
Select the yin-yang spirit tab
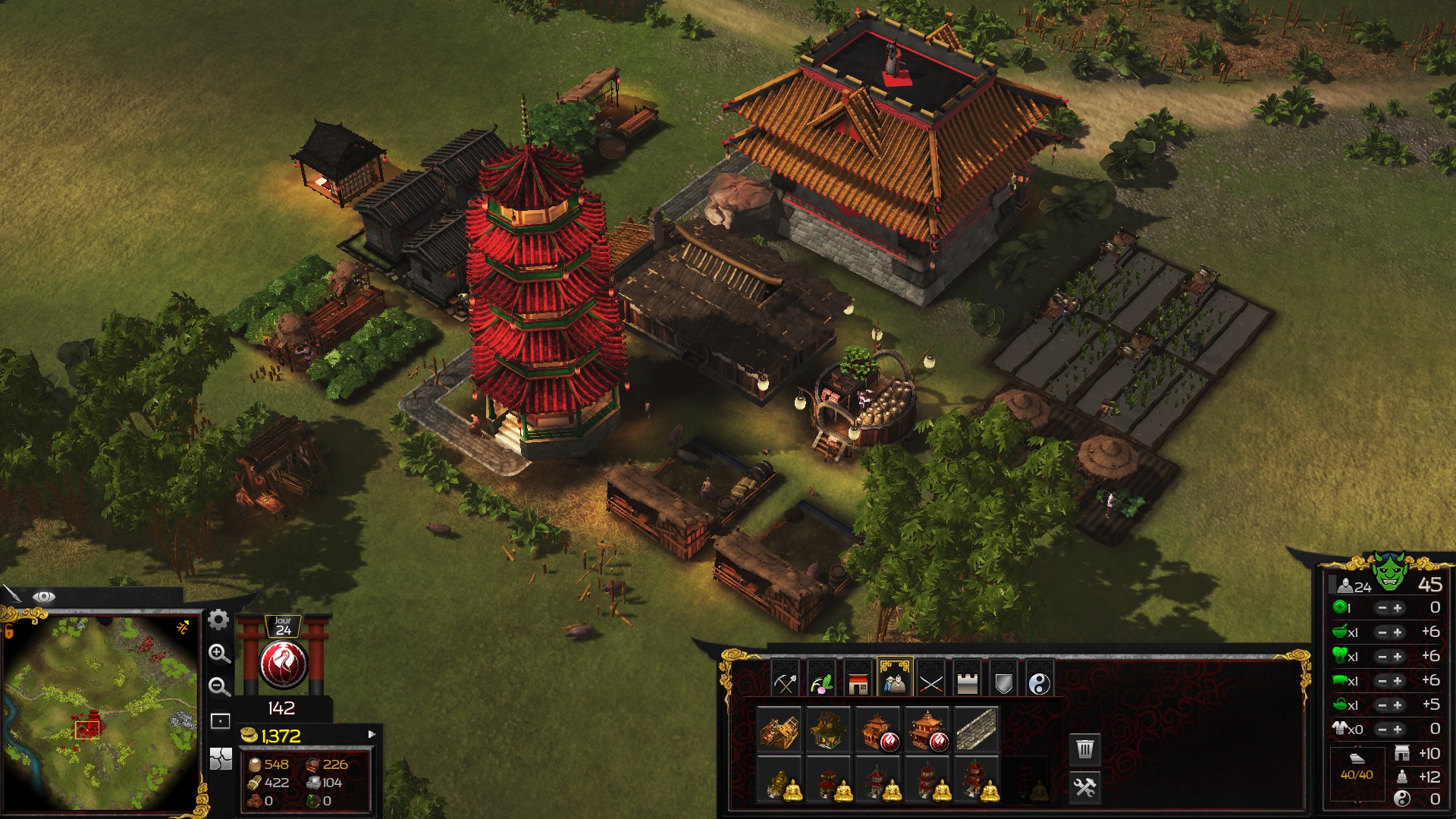[x=1040, y=683]
